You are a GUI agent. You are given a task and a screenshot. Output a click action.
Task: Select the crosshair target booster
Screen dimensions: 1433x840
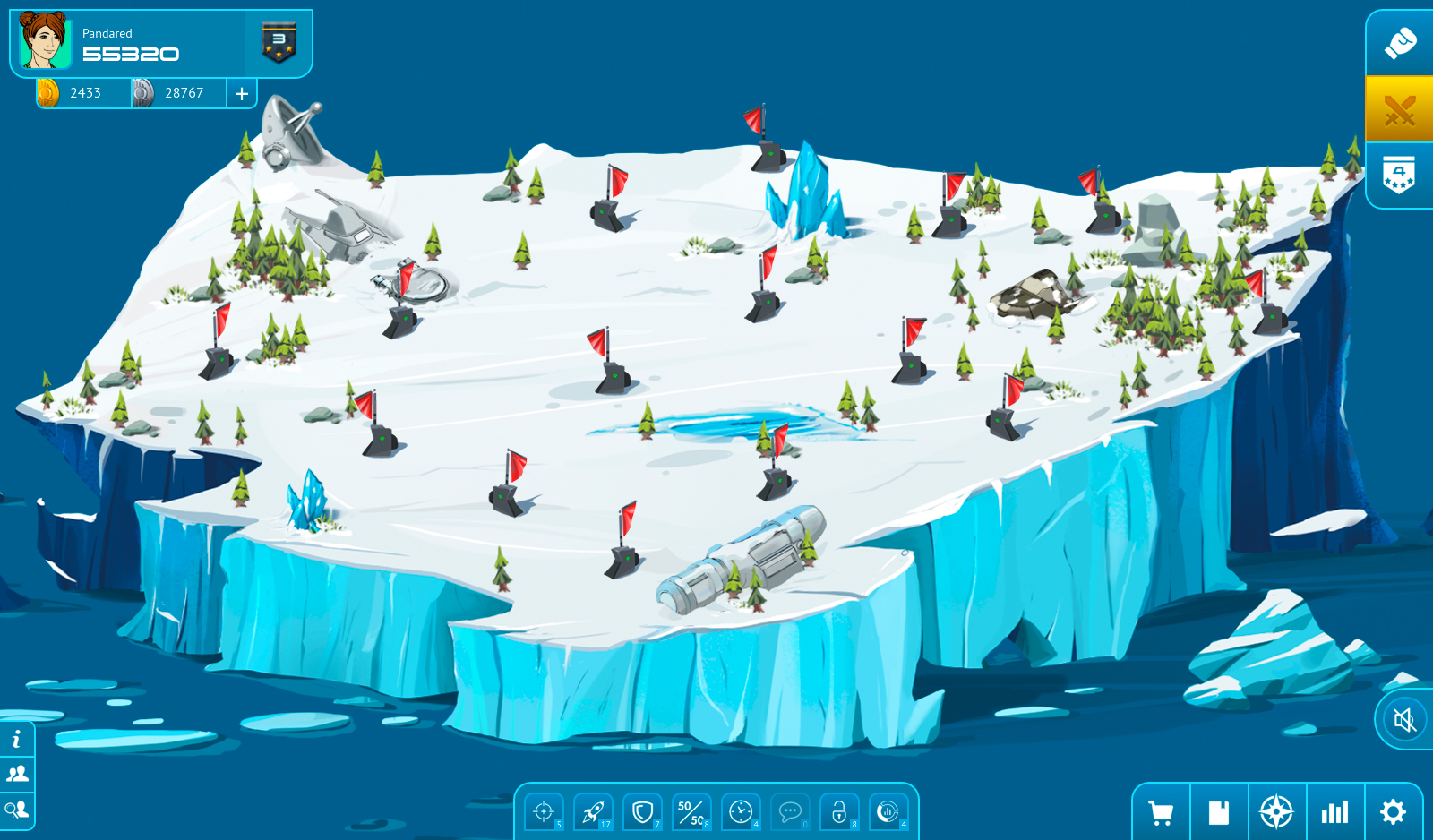pos(544,812)
